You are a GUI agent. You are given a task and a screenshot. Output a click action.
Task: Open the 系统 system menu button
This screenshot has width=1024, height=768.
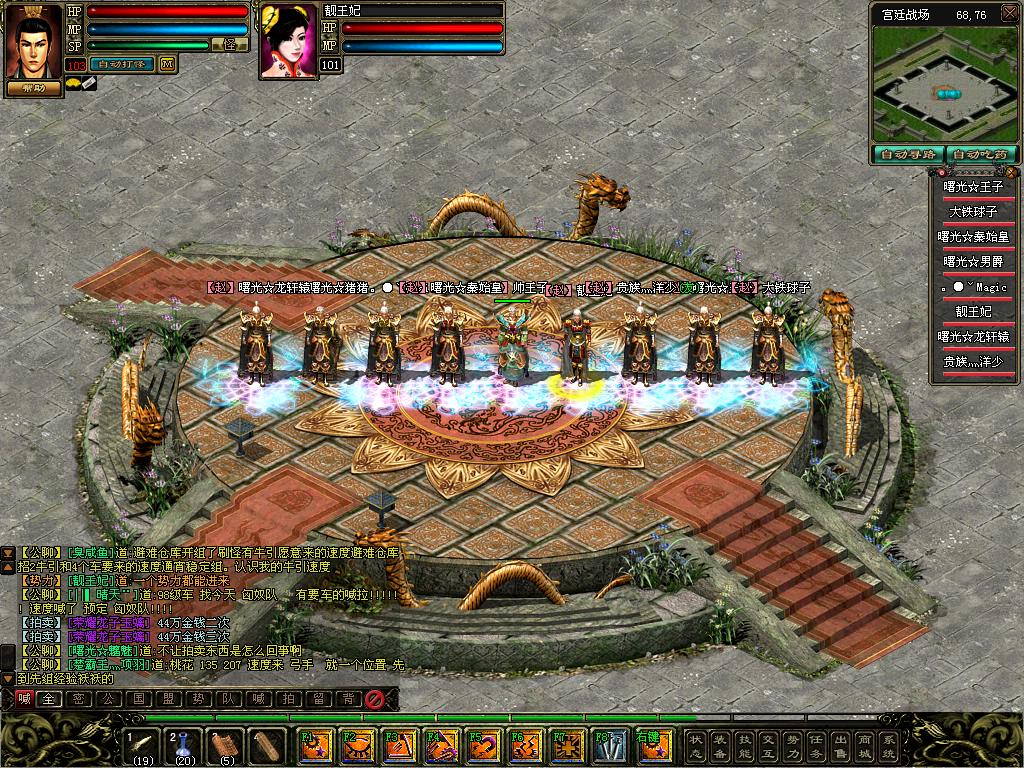888,745
